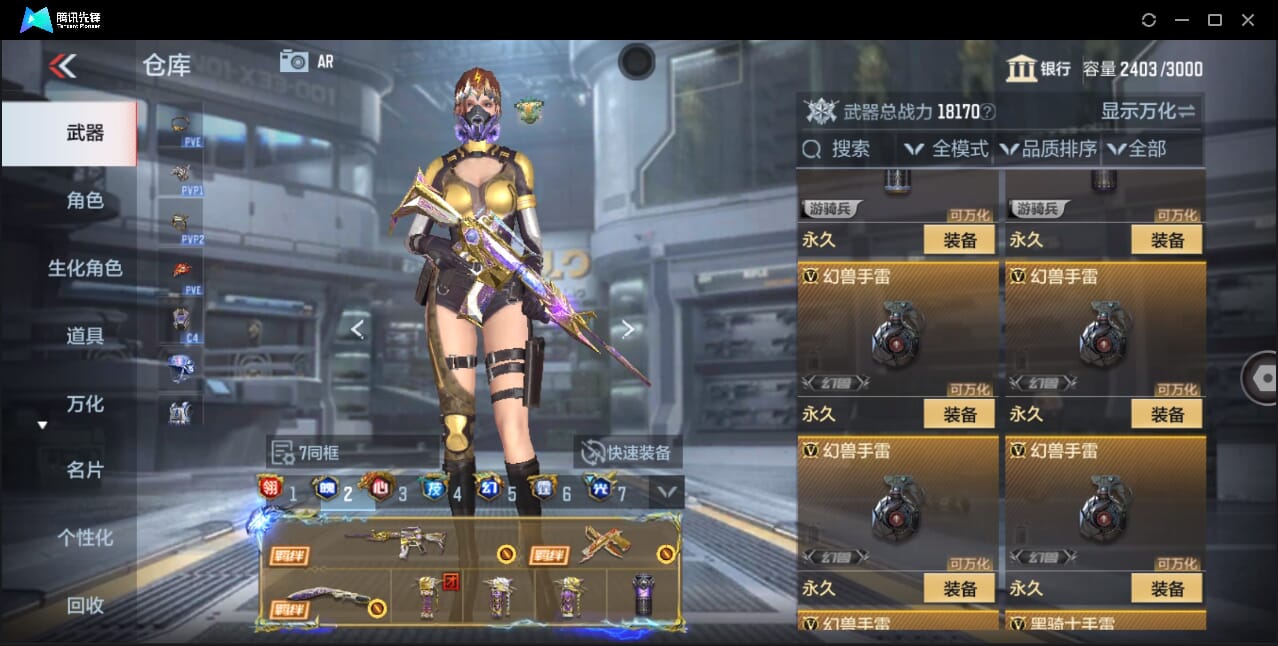Switch to 生化角色 category
Viewport: 1278px width, 646px height.
click(85, 268)
